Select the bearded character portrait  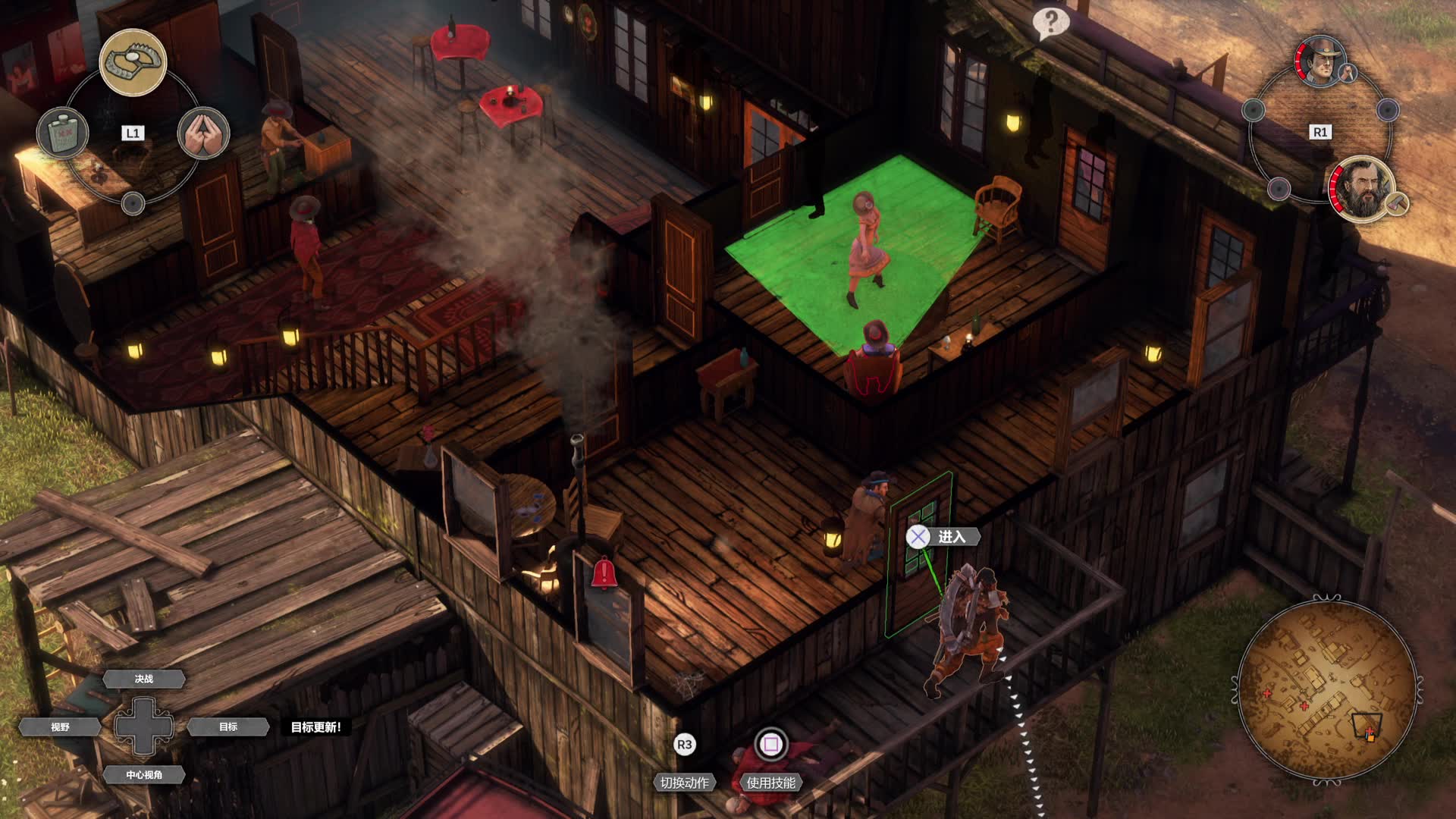[1362, 190]
